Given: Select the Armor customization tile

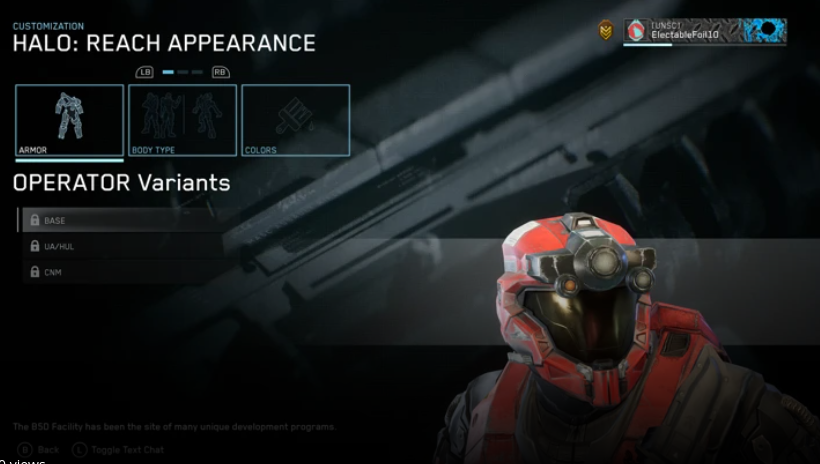Looking at the screenshot, I should 70,120.
